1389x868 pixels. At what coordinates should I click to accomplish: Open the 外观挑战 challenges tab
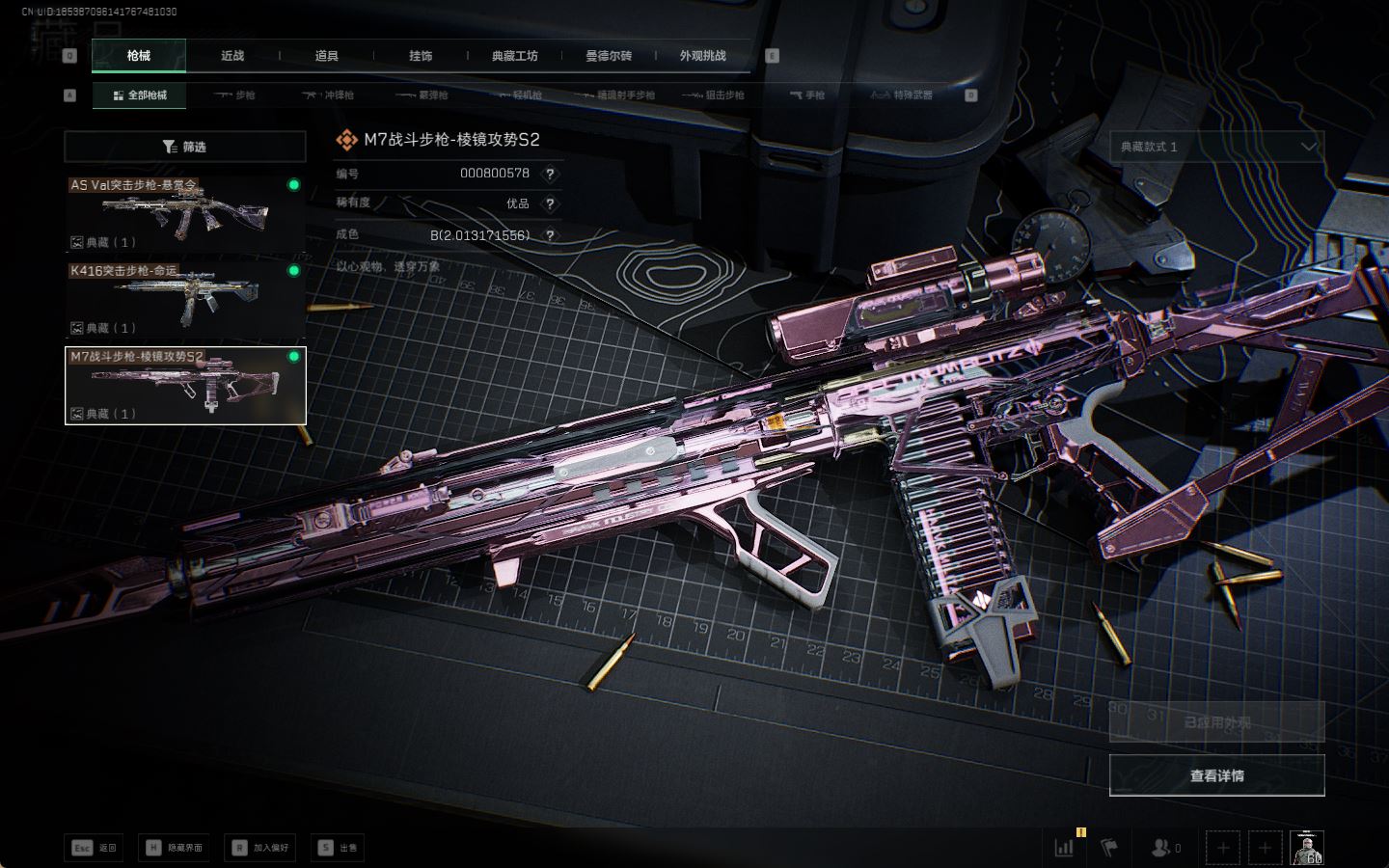click(x=702, y=56)
